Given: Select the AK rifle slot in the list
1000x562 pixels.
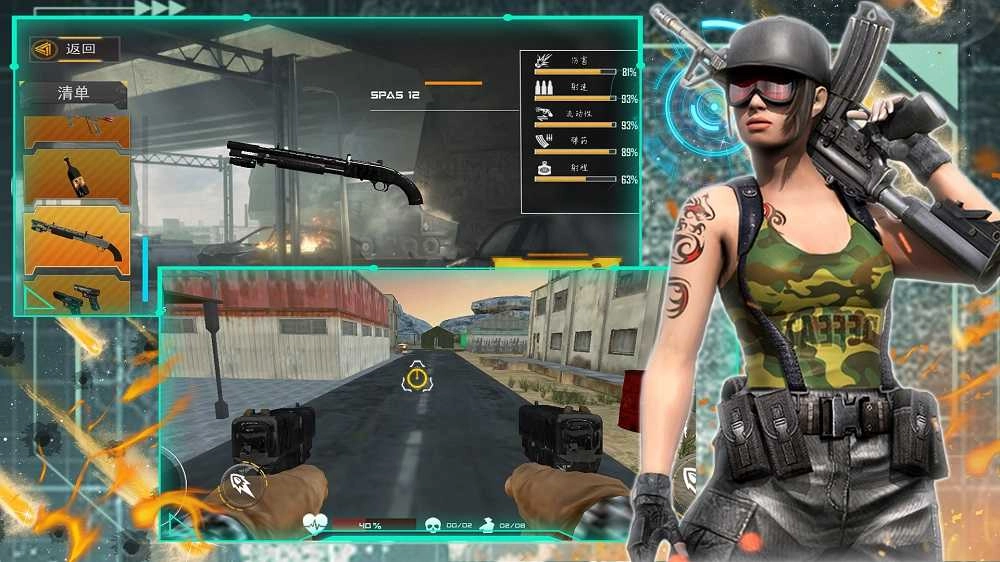Looking at the screenshot, I should pos(76,129).
